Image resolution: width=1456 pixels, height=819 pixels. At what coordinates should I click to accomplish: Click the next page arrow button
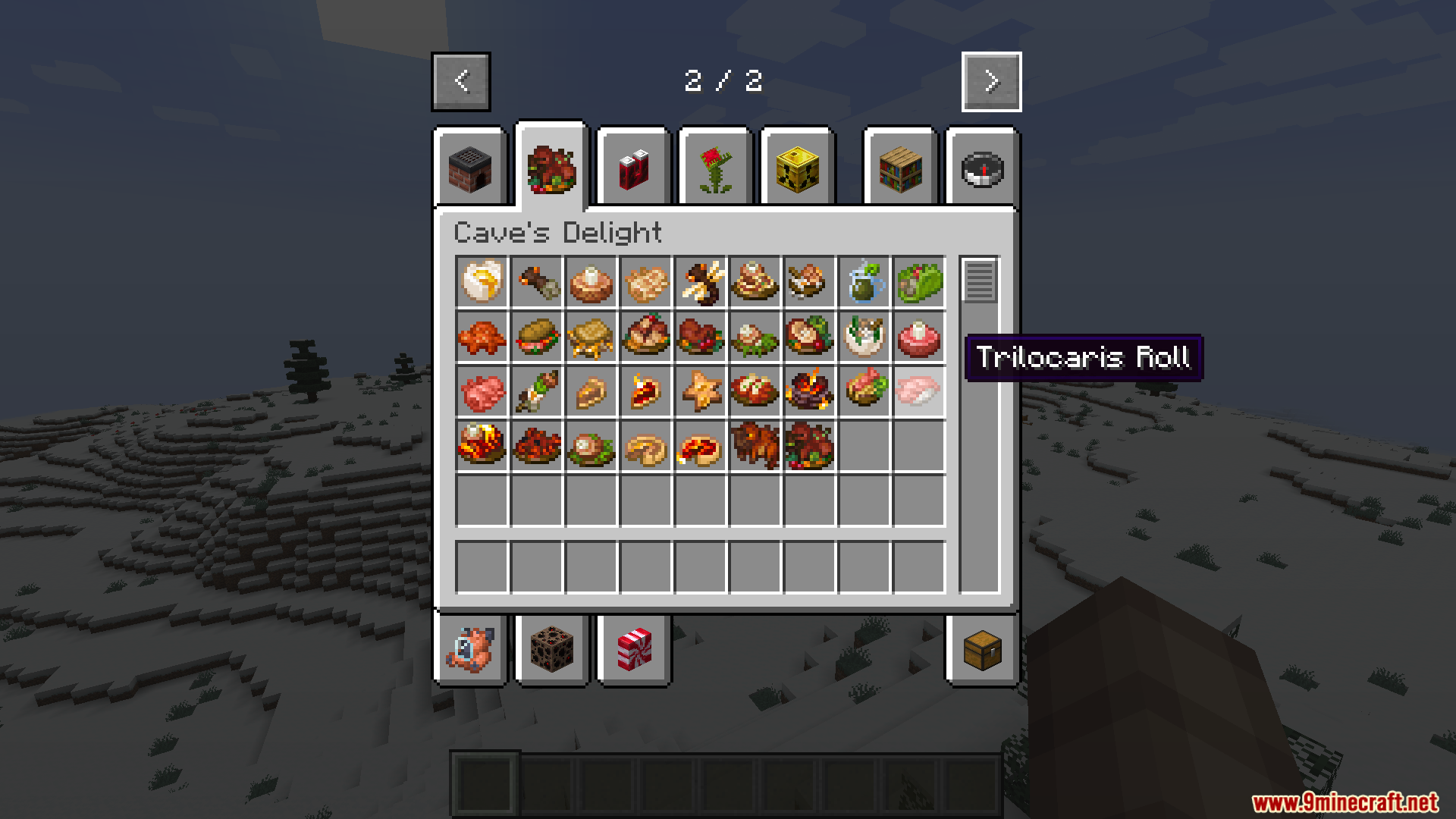point(991,81)
